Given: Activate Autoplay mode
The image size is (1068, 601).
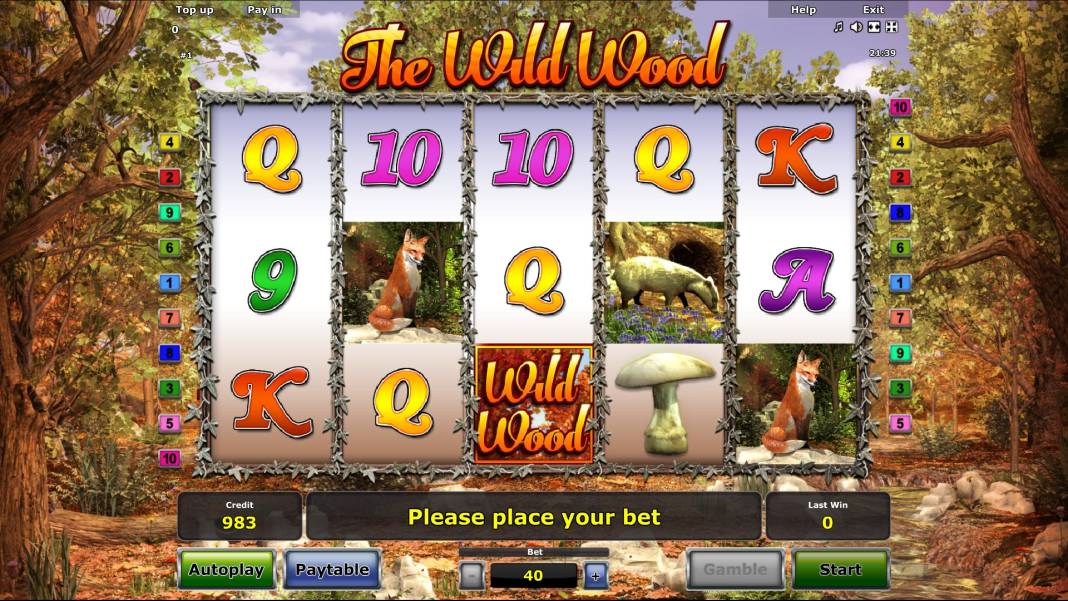Looking at the screenshot, I should (226, 570).
